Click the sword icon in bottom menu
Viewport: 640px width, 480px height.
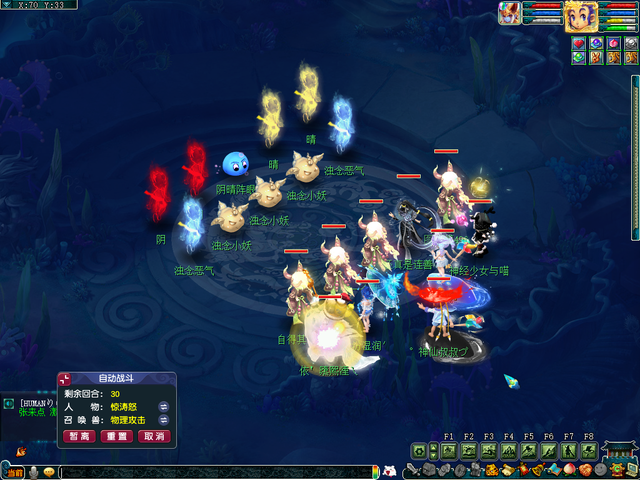[x=413, y=470]
